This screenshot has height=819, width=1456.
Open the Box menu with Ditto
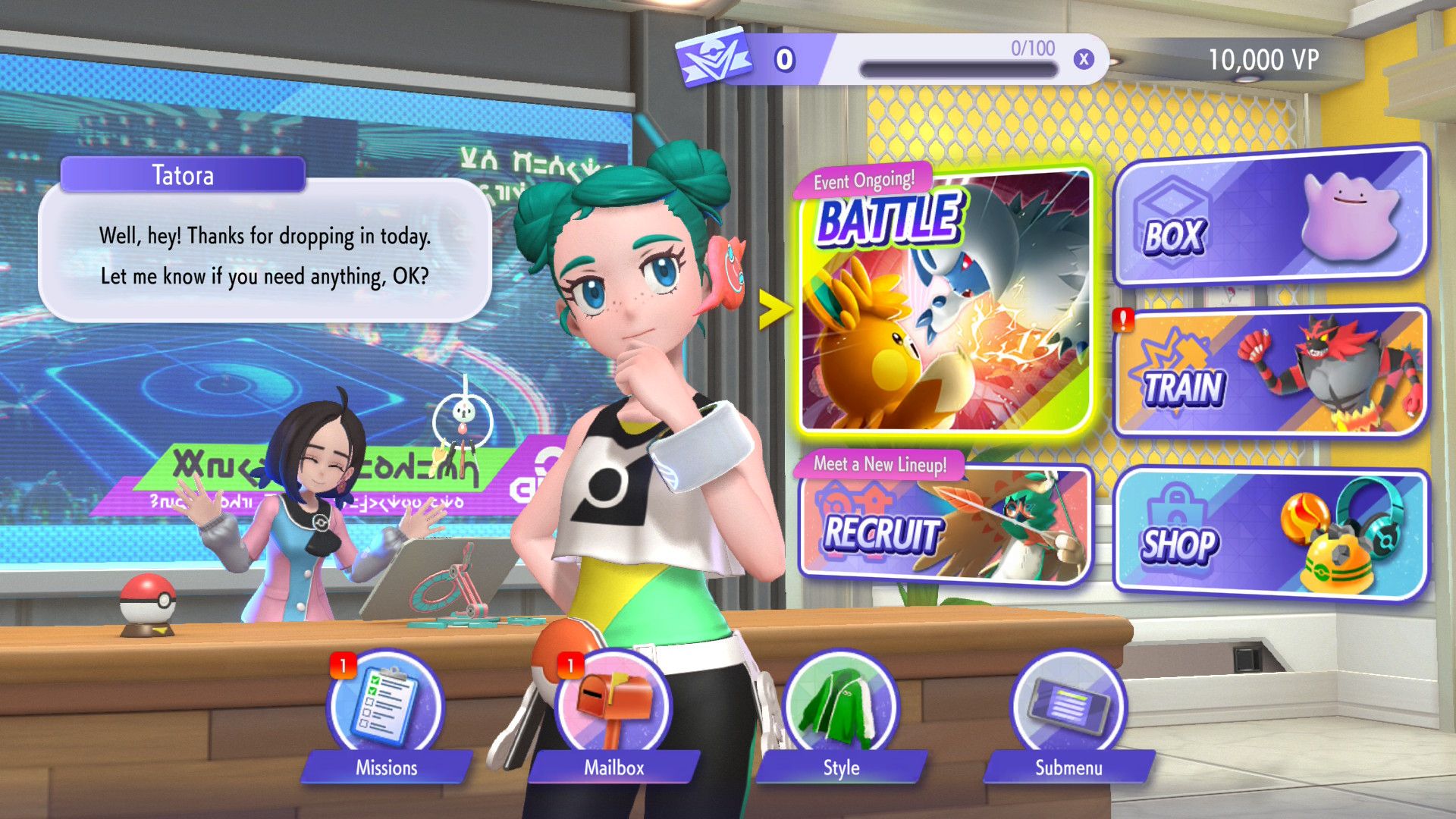tap(1270, 216)
